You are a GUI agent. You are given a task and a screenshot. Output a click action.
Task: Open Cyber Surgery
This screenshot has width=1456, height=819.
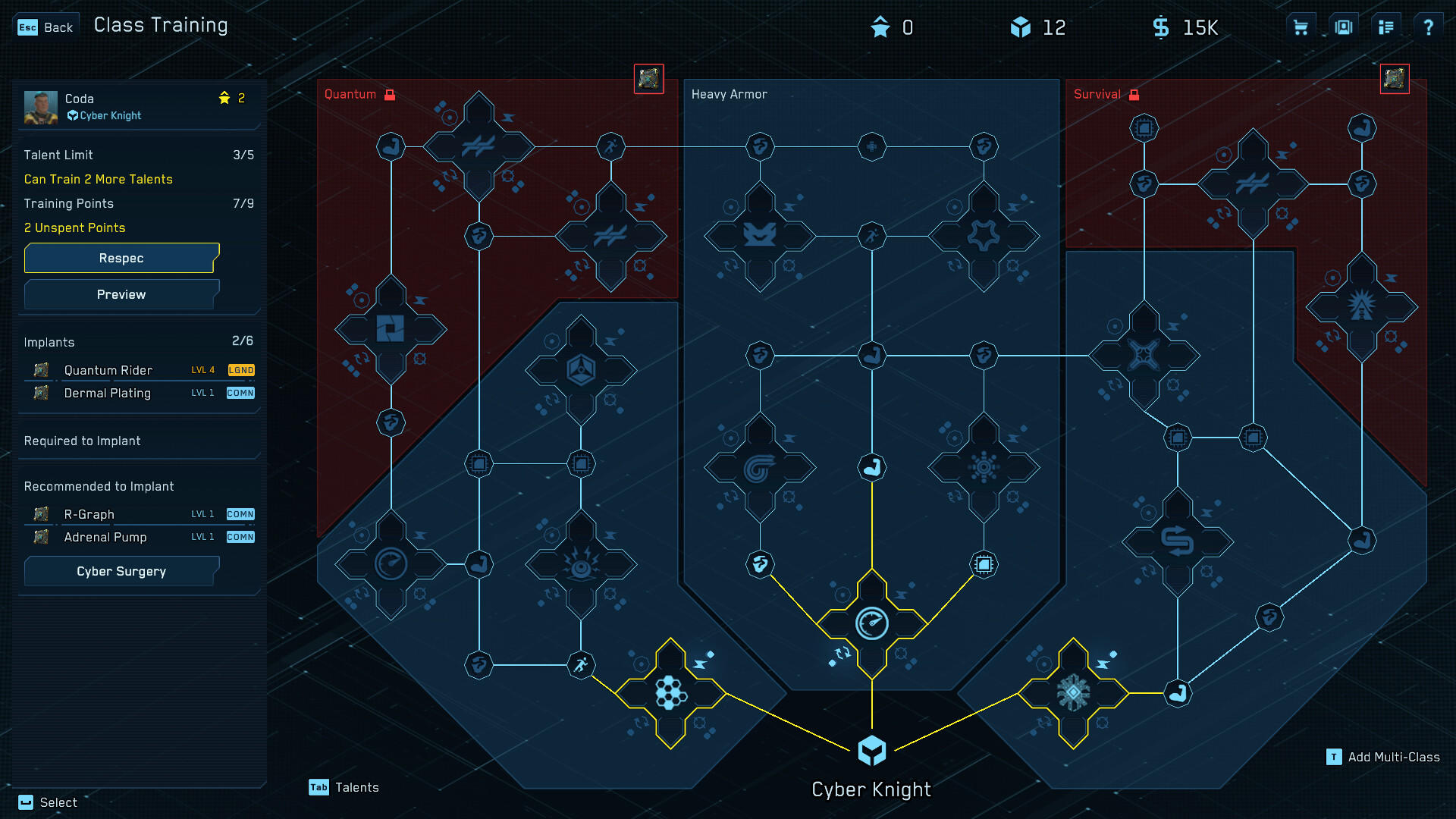pos(121,571)
